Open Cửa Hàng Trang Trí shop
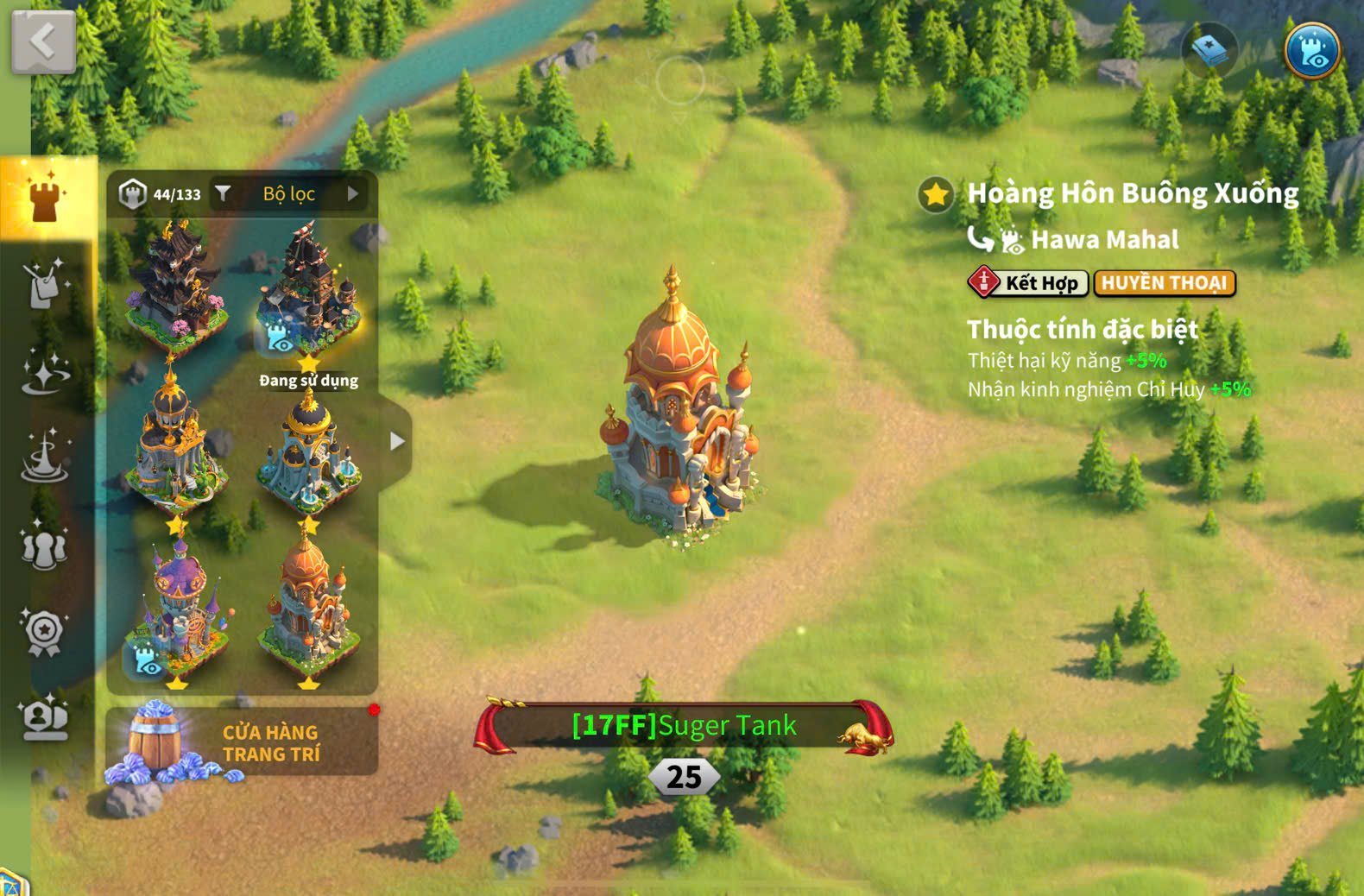This screenshot has height=896, width=1364. pyautogui.click(x=242, y=742)
